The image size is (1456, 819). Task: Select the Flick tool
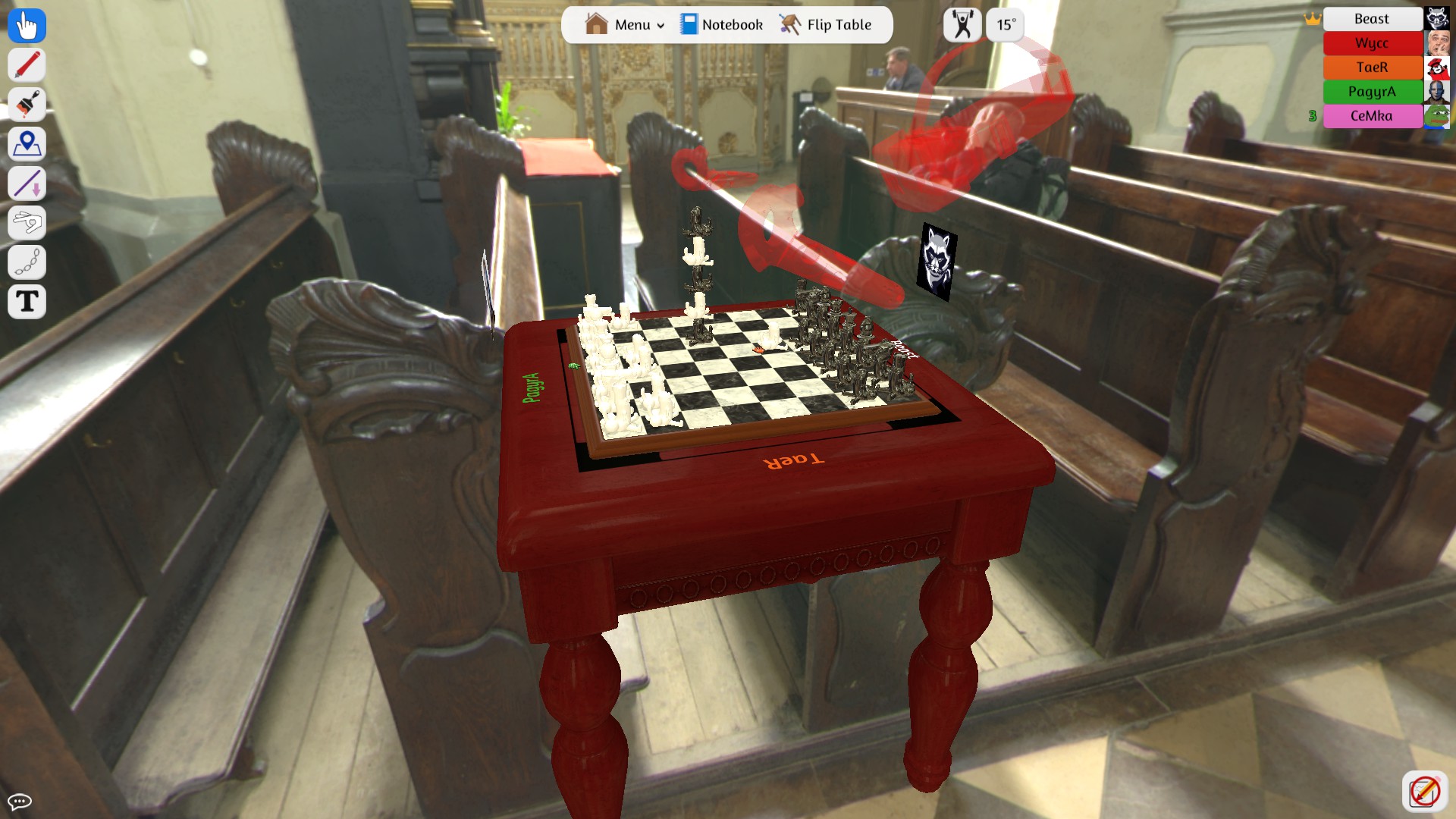coord(26,222)
